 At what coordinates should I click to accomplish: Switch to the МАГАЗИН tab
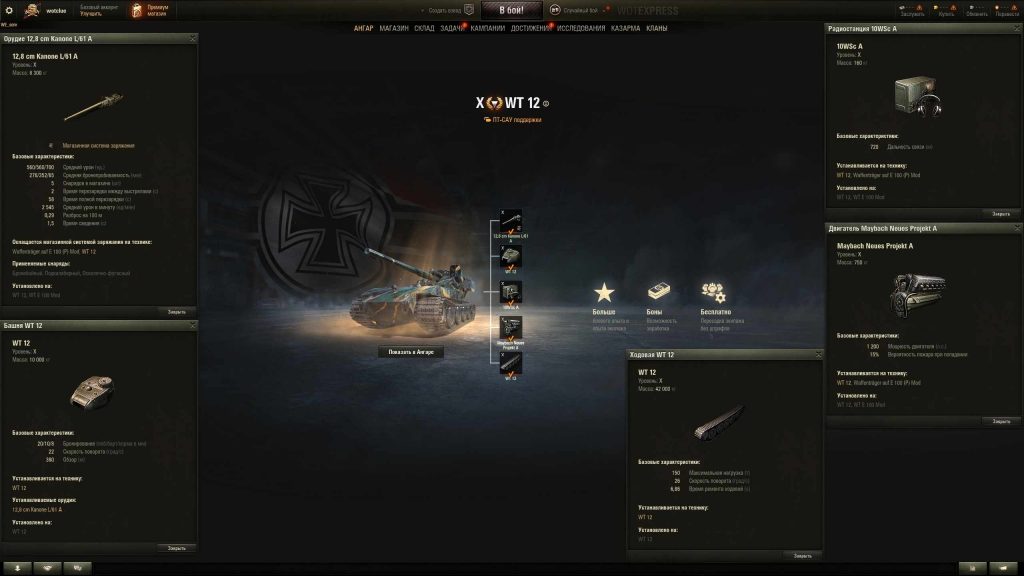pos(394,28)
